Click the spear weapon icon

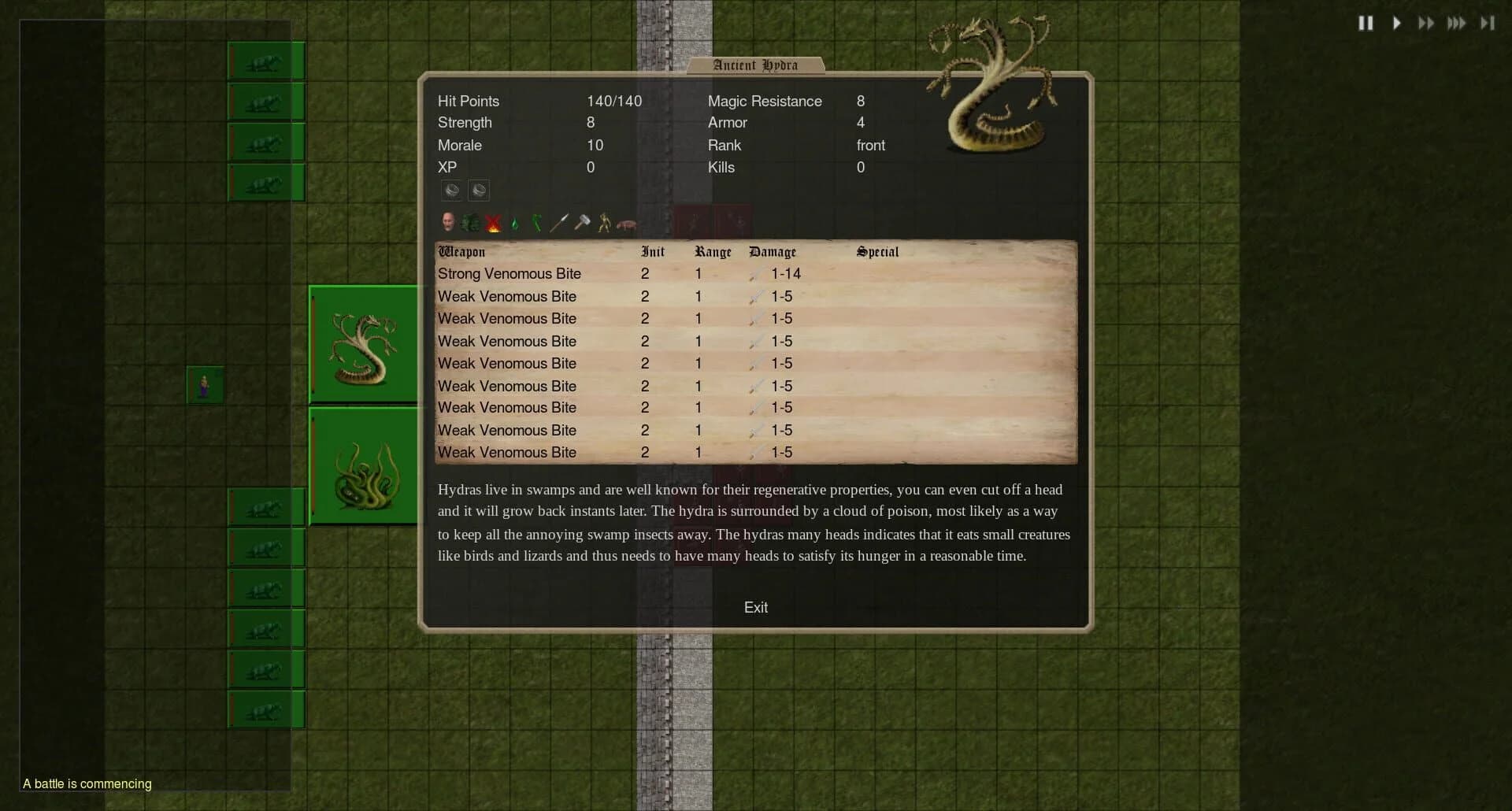pyautogui.click(x=559, y=223)
